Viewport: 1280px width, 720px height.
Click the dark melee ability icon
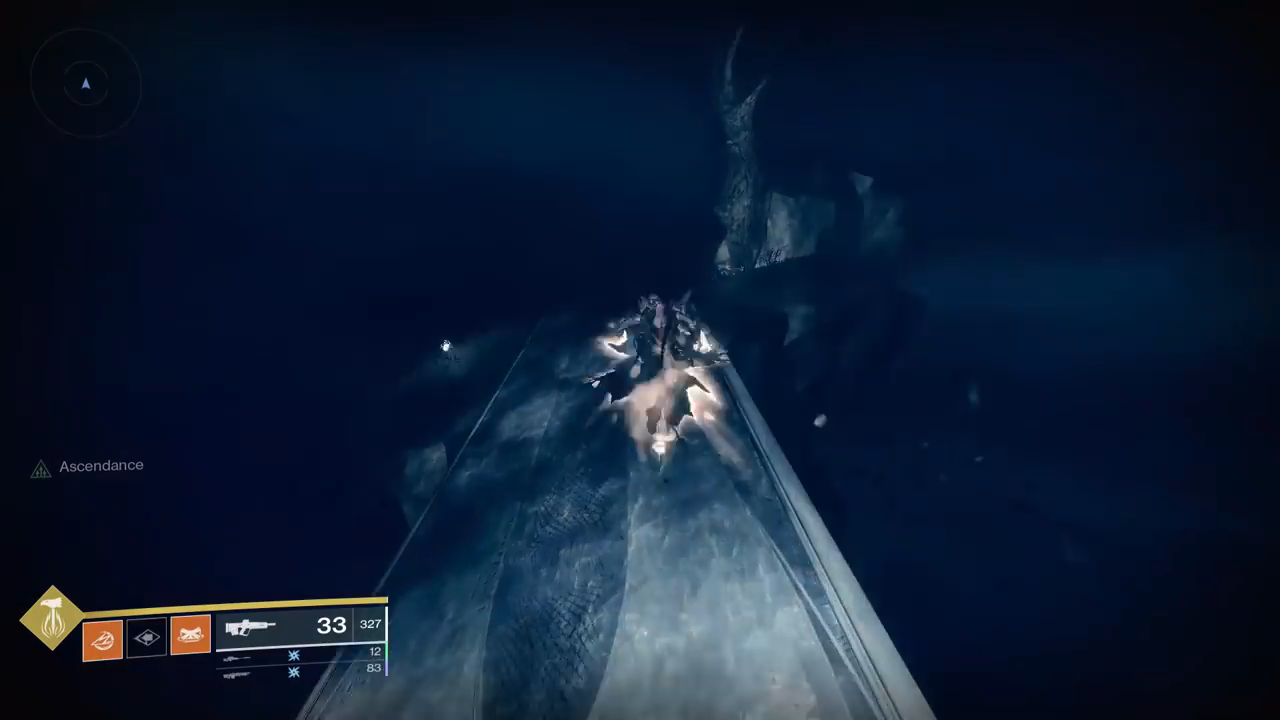coord(146,638)
